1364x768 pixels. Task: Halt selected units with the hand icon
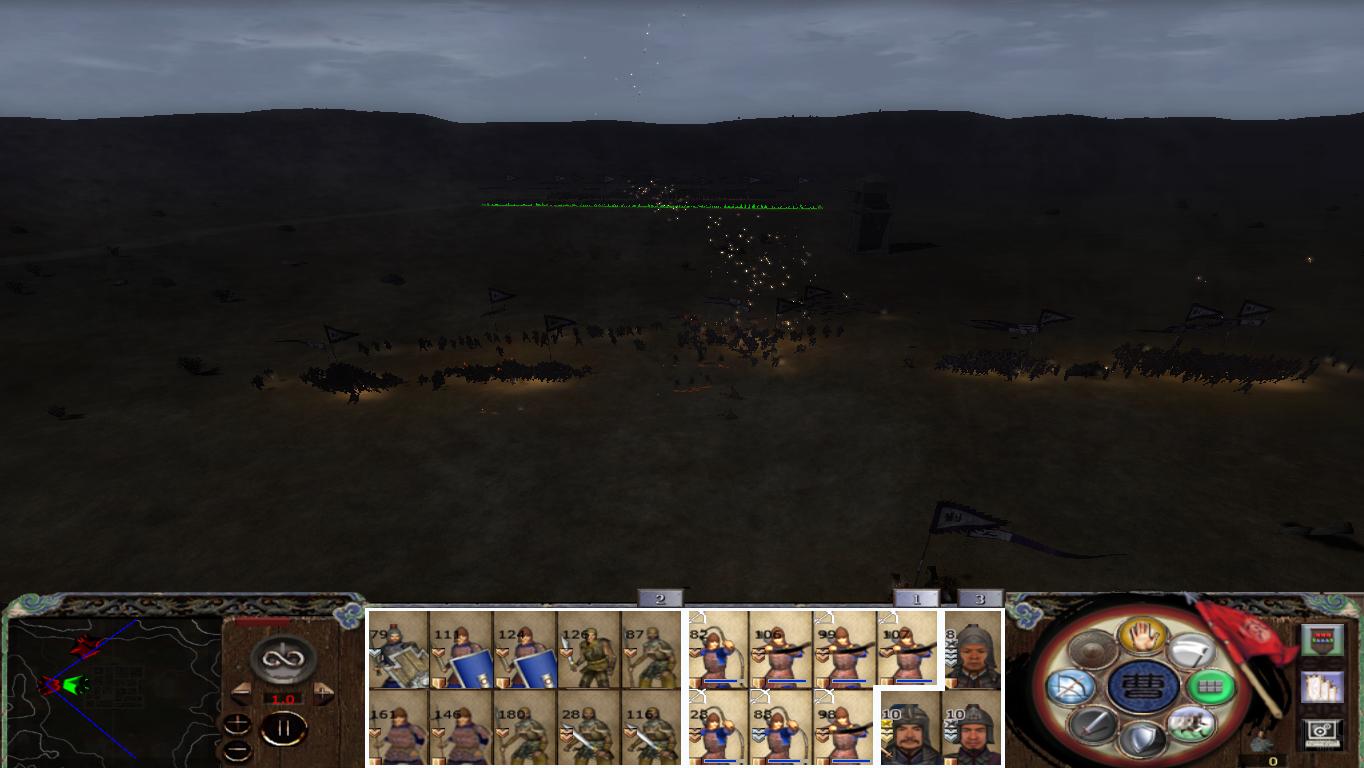(x=1141, y=637)
